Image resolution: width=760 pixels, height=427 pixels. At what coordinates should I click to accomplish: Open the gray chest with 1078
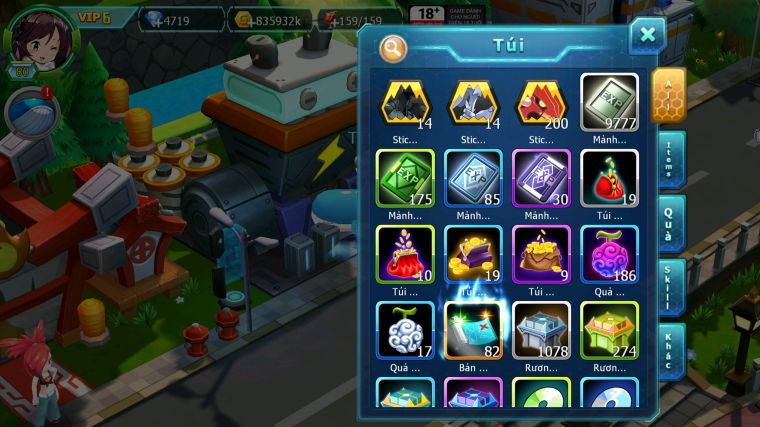coord(541,329)
